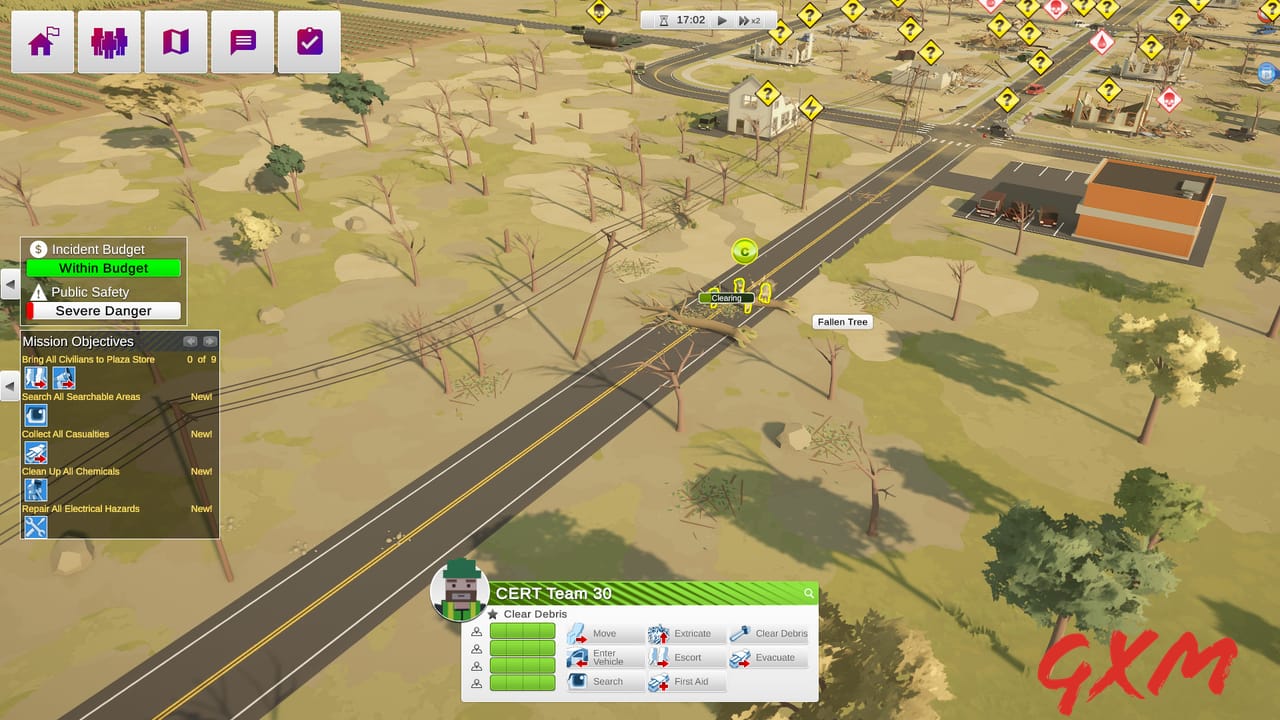Open the chat messages panel
The height and width of the screenshot is (720, 1280).
coord(242,41)
